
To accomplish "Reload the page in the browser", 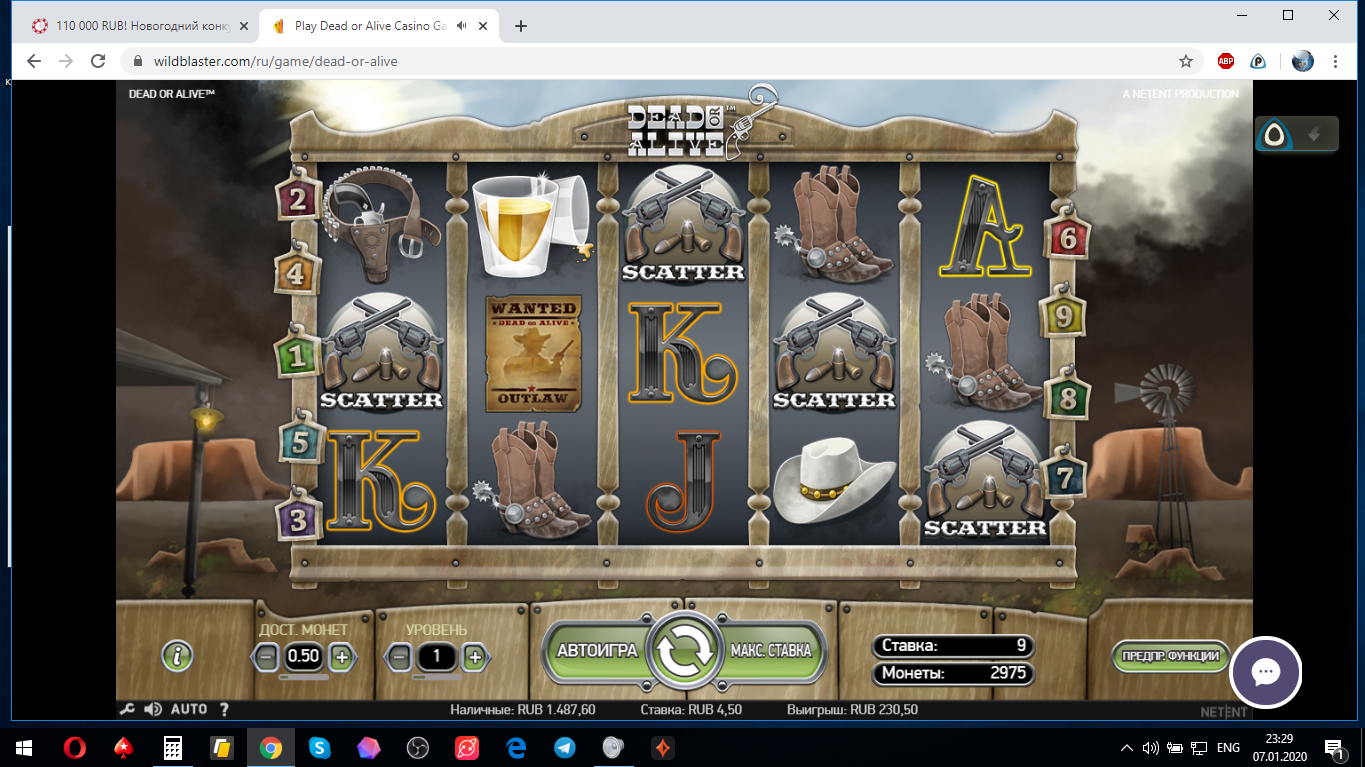I will click(98, 61).
